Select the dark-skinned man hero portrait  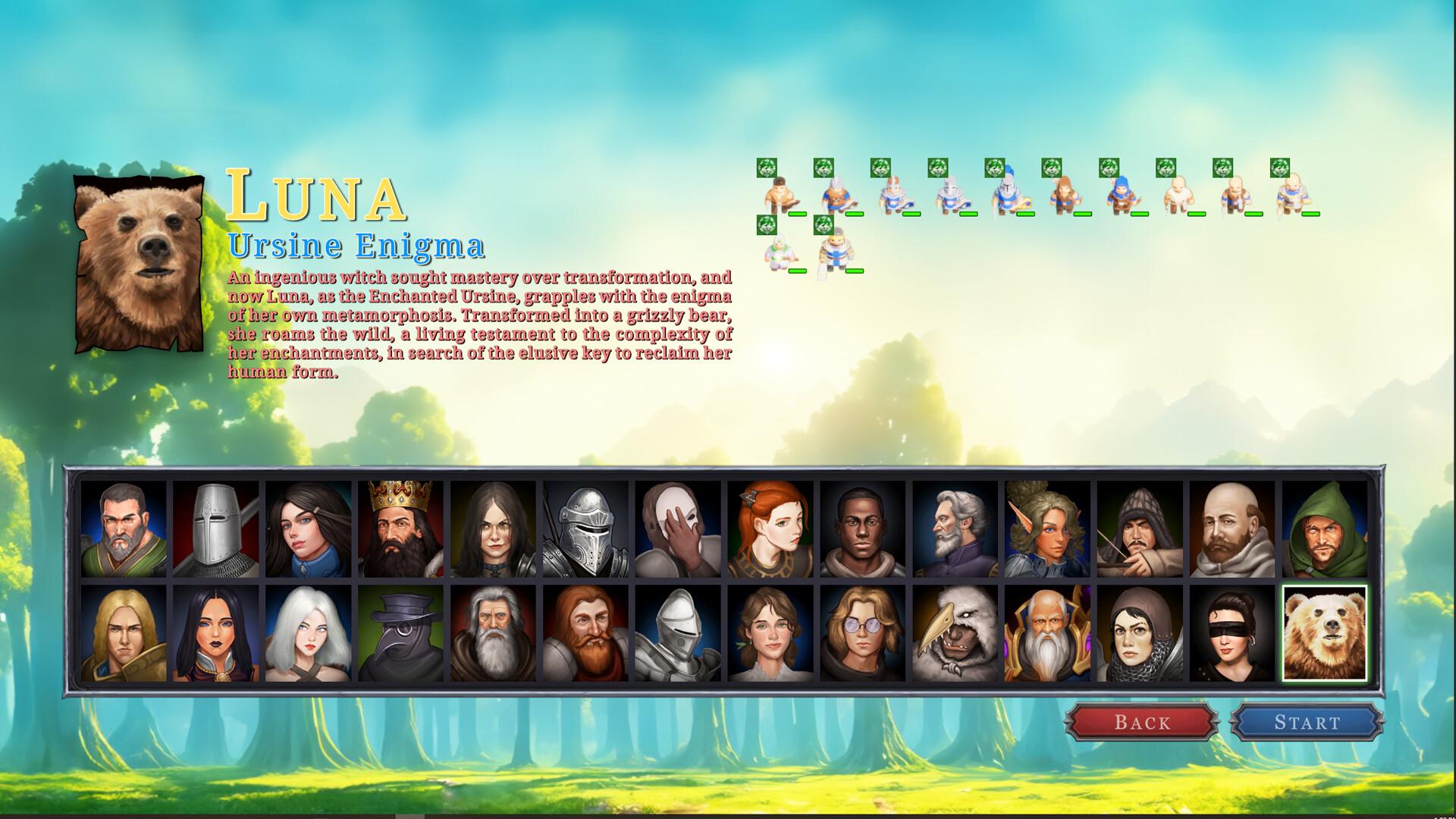pos(863,529)
